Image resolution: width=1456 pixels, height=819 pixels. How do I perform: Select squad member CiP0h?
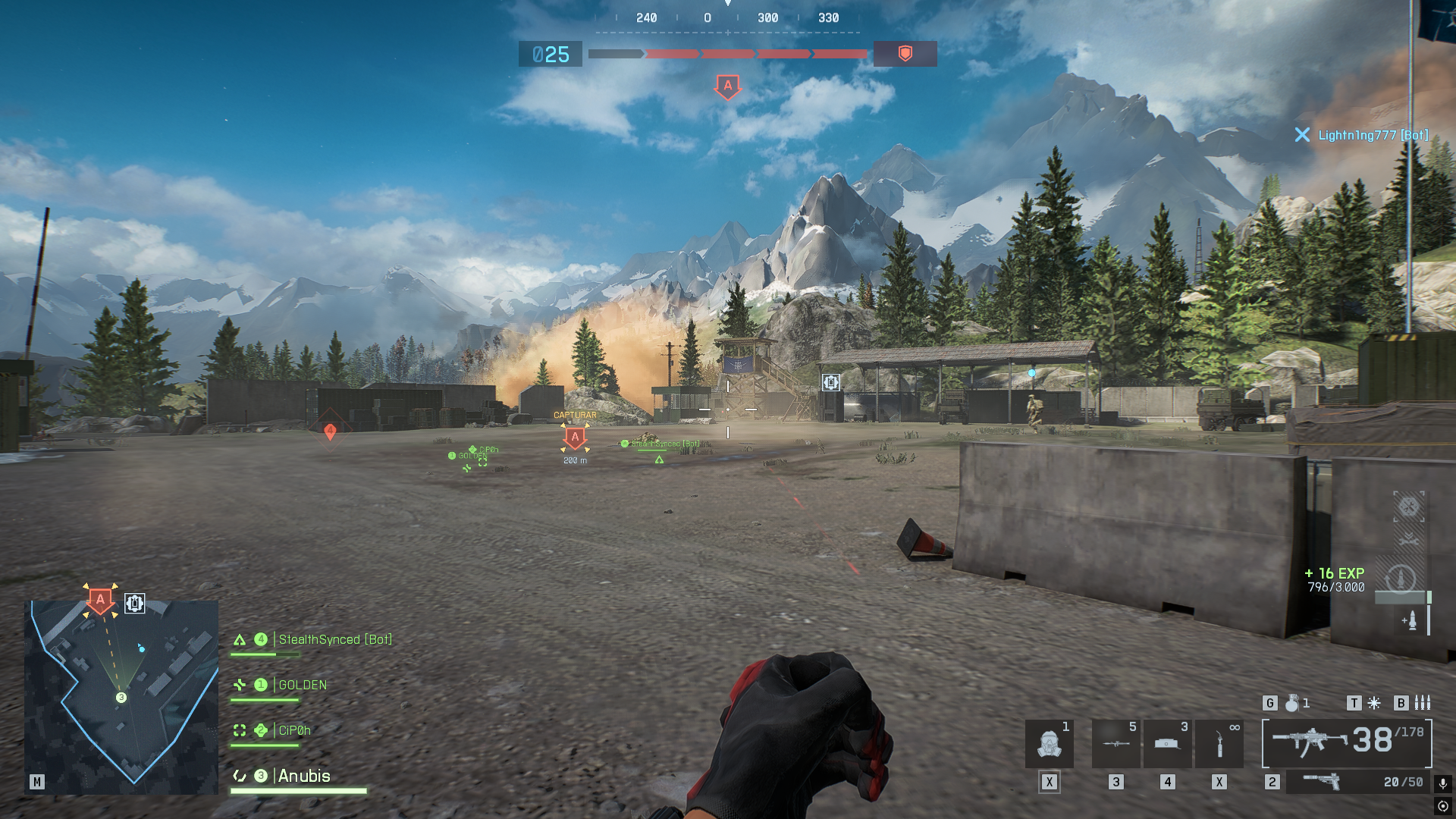pyautogui.click(x=294, y=731)
